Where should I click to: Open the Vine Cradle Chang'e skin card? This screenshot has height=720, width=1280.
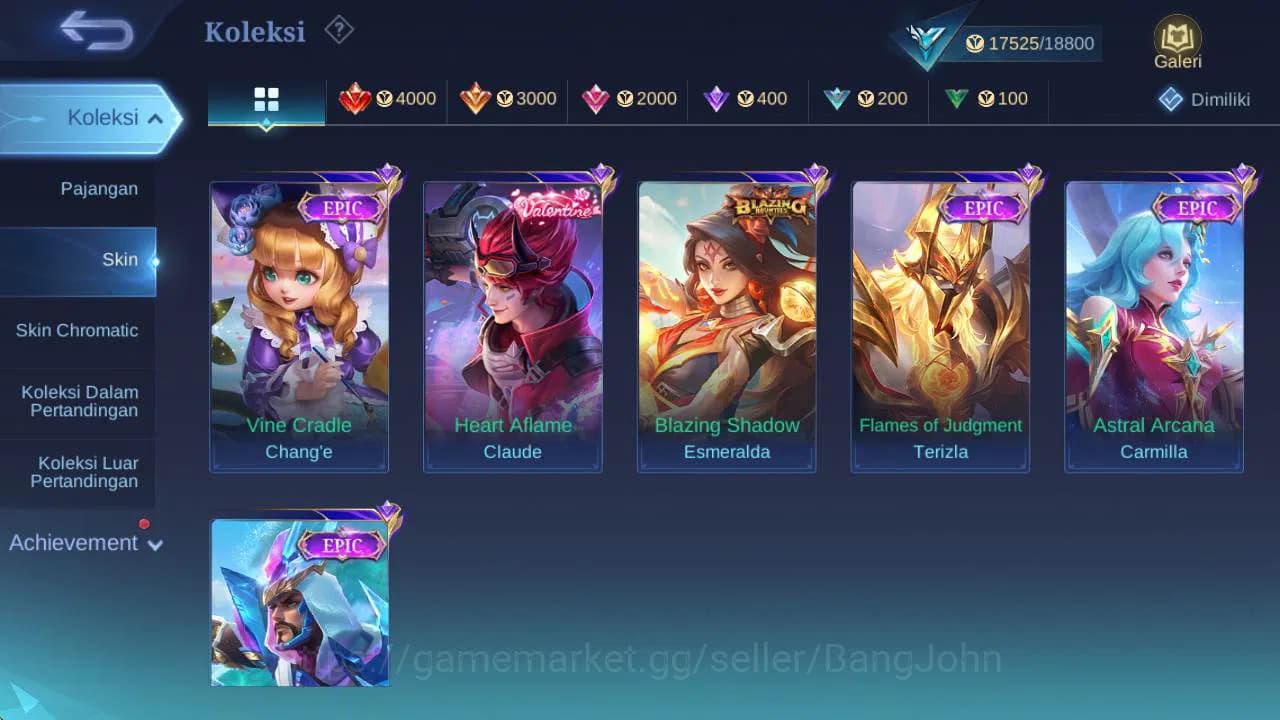click(300, 320)
